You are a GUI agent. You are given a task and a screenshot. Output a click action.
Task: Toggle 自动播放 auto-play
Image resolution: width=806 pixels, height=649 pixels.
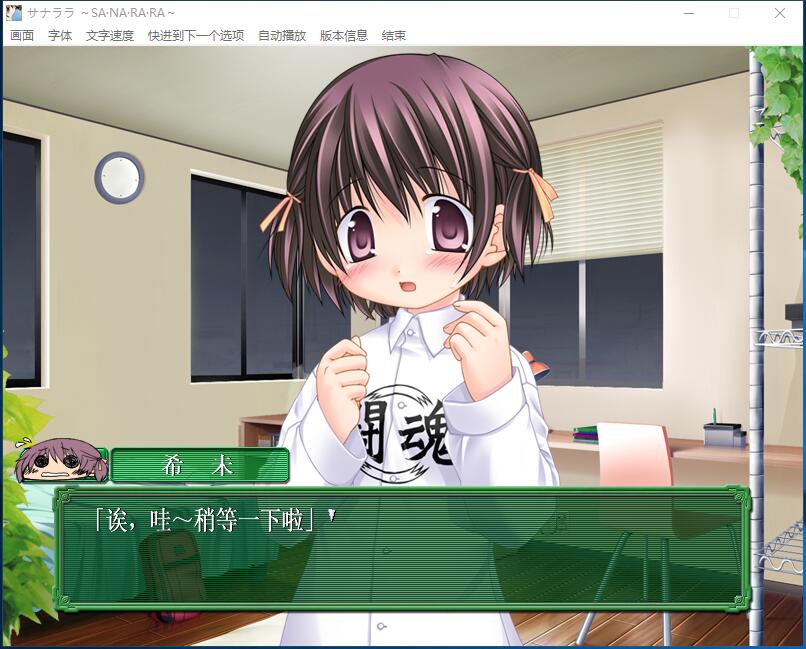coord(282,36)
